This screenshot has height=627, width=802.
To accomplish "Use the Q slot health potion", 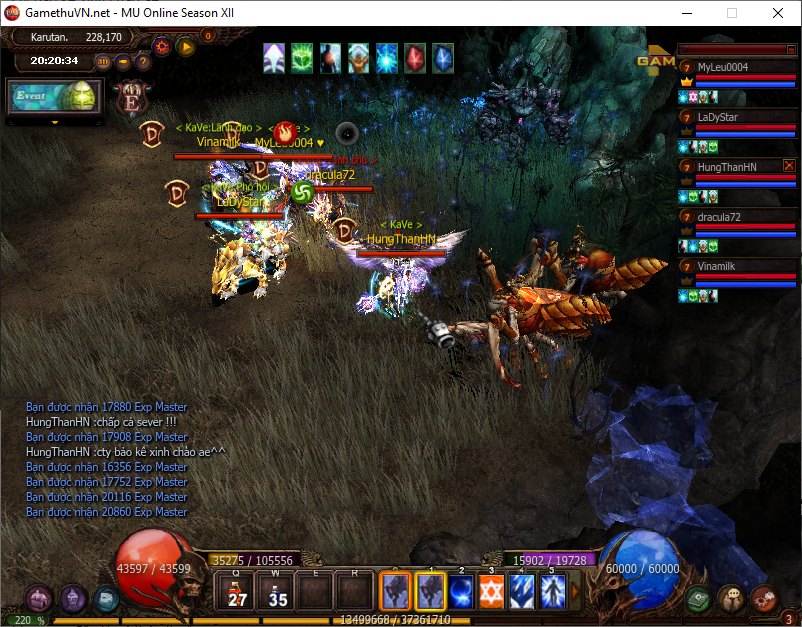I will pyautogui.click(x=237, y=592).
